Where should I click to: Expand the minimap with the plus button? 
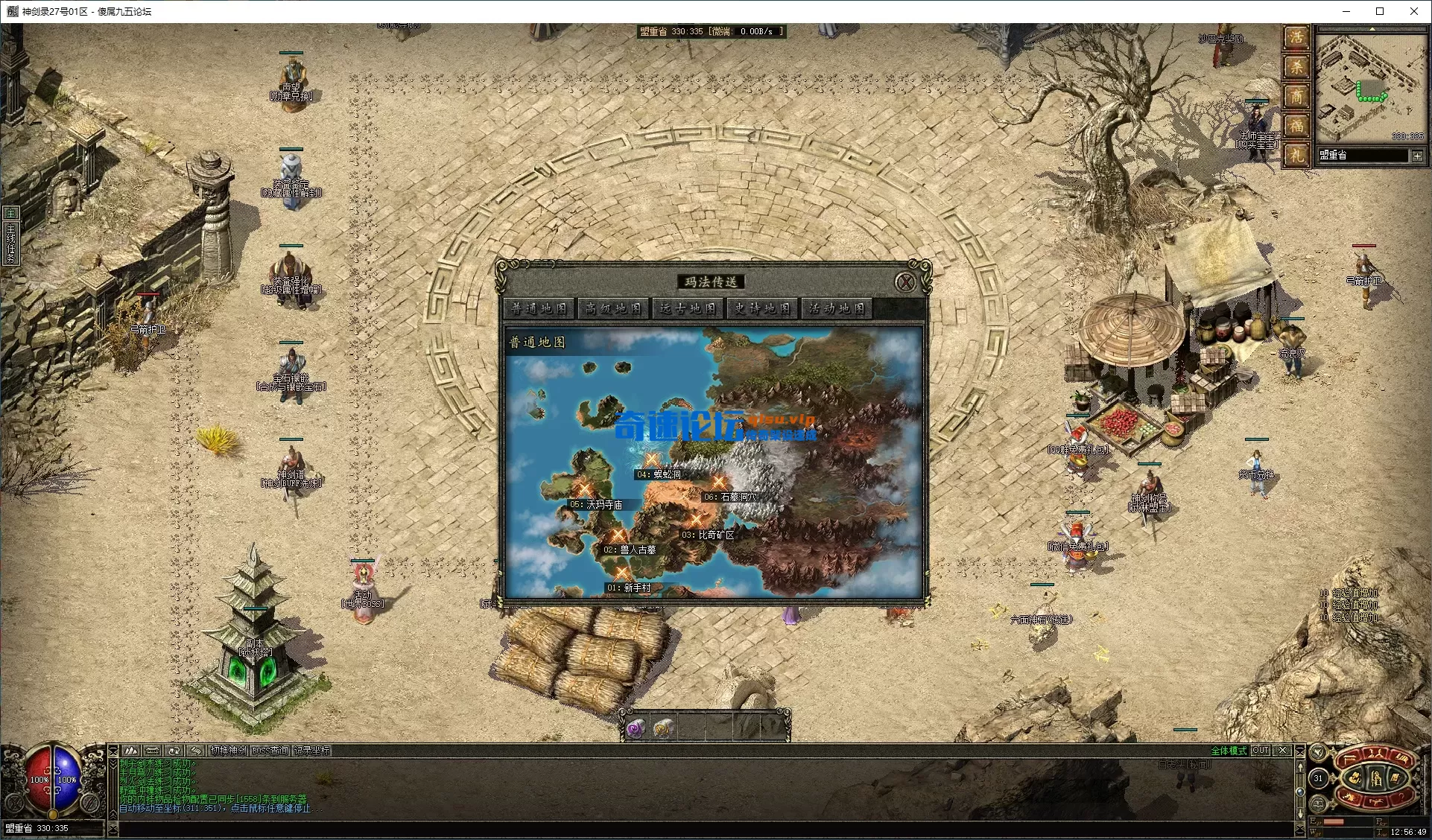click(1416, 156)
